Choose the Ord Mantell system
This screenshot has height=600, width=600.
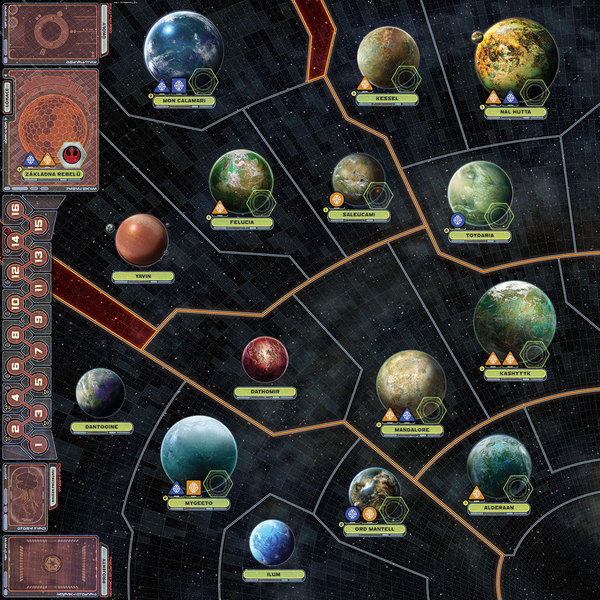[374, 492]
